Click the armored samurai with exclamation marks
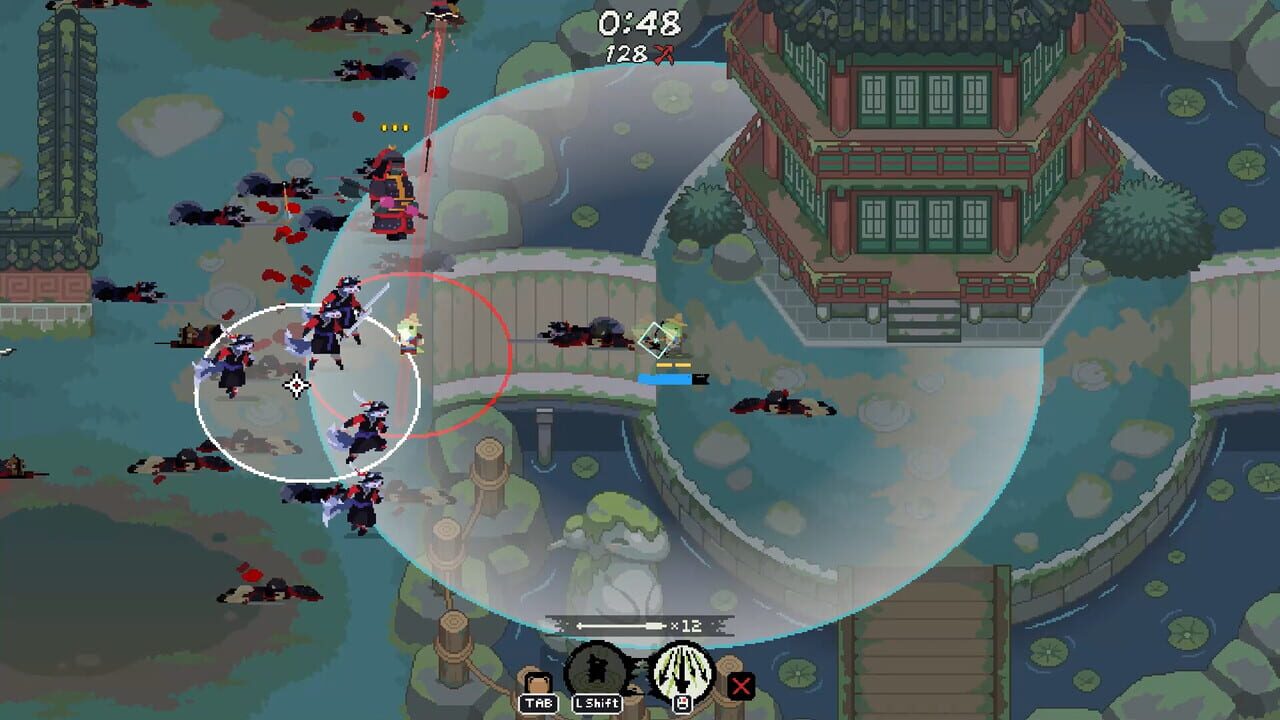This screenshot has width=1280, height=720. click(x=393, y=190)
